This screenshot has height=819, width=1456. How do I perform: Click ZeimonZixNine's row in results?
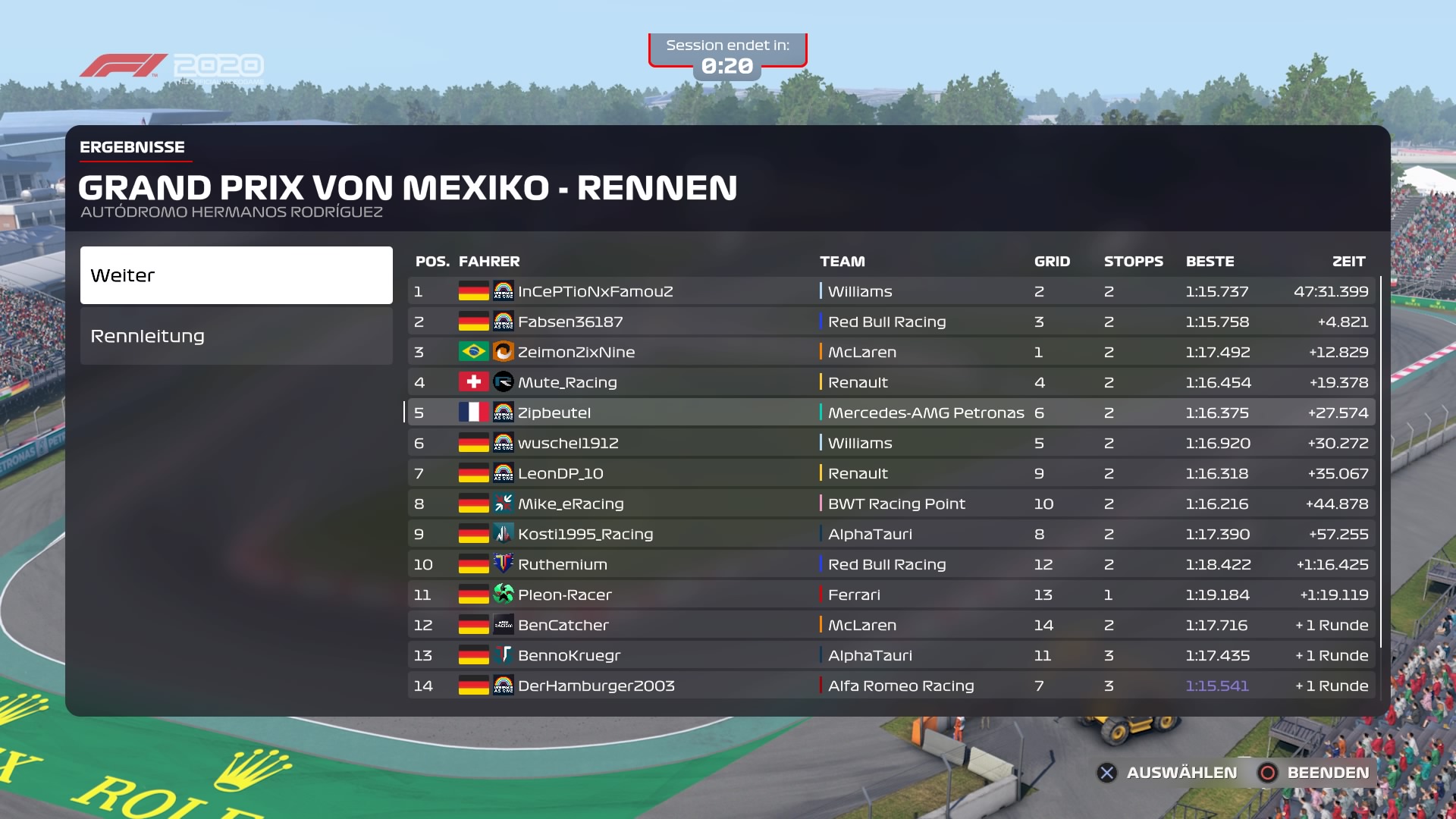(x=891, y=352)
